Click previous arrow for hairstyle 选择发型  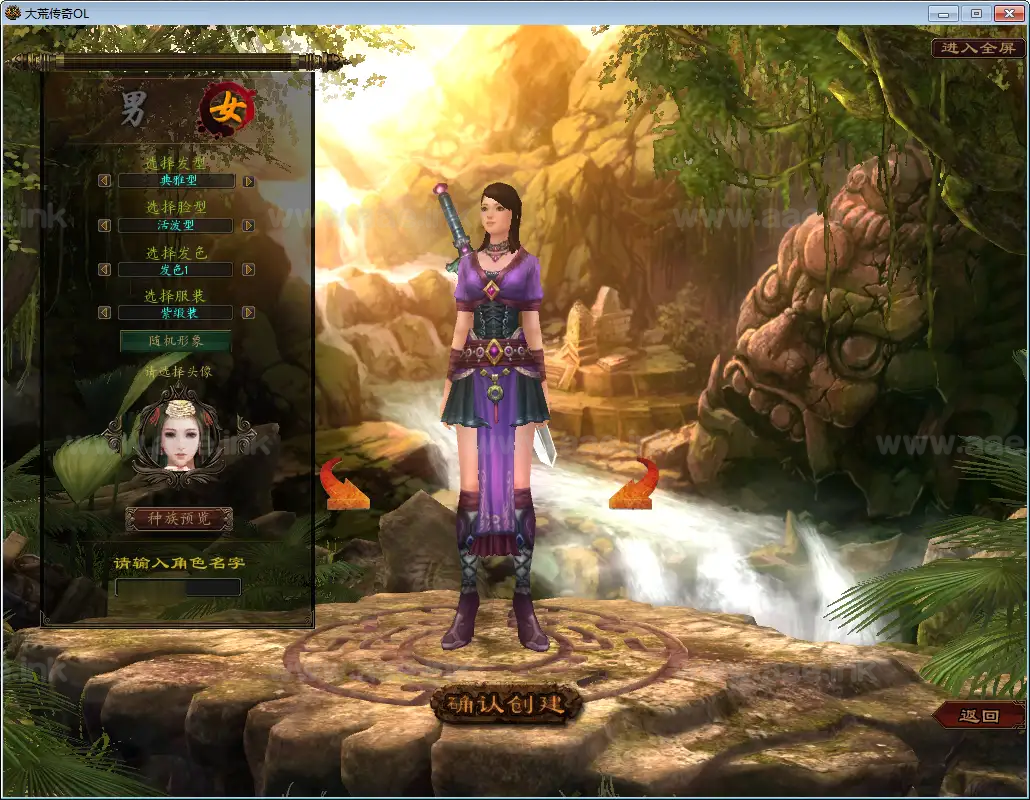pyautogui.click(x=104, y=181)
